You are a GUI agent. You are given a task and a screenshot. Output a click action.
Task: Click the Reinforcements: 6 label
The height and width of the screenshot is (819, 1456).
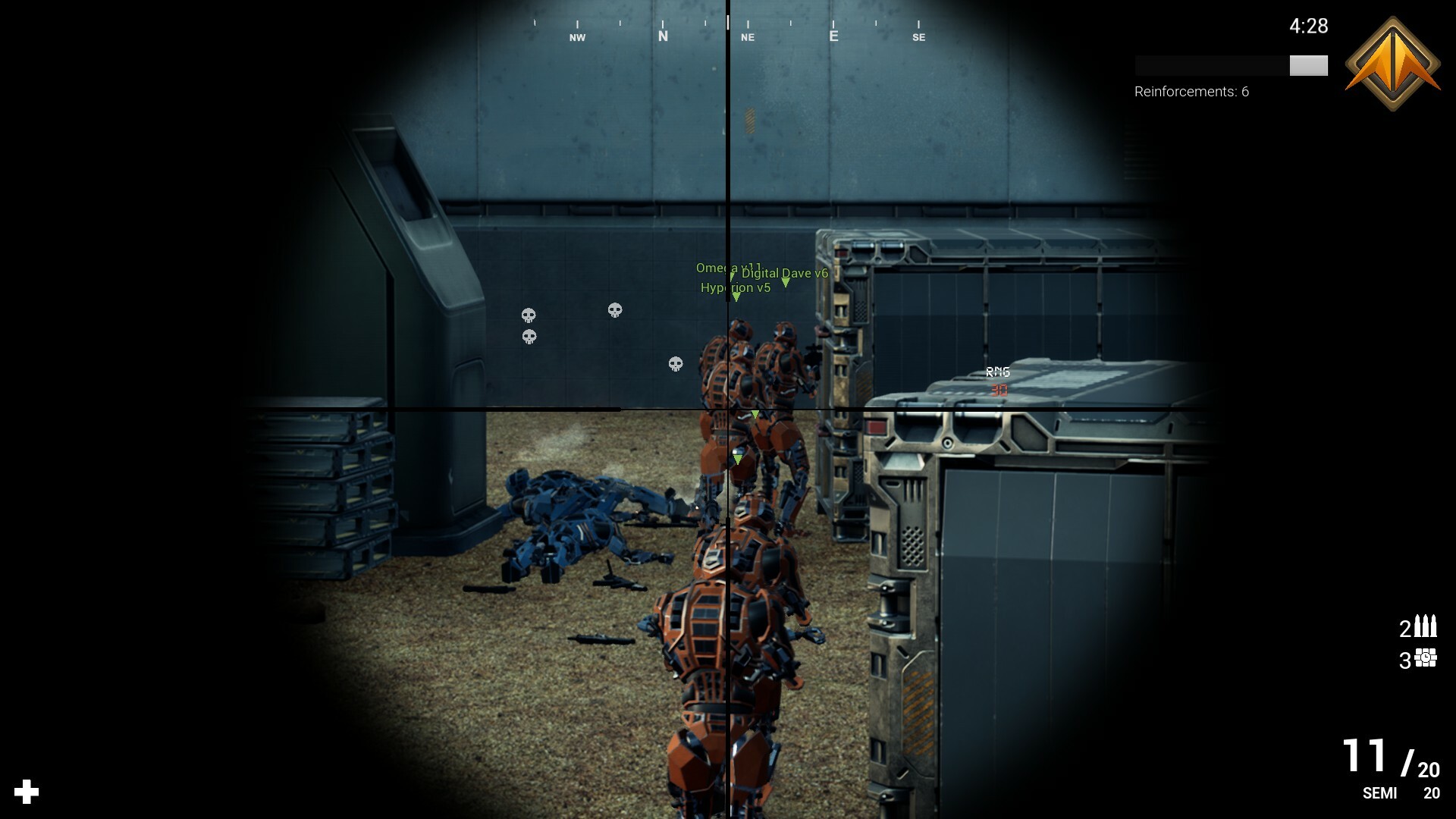(1191, 92)
